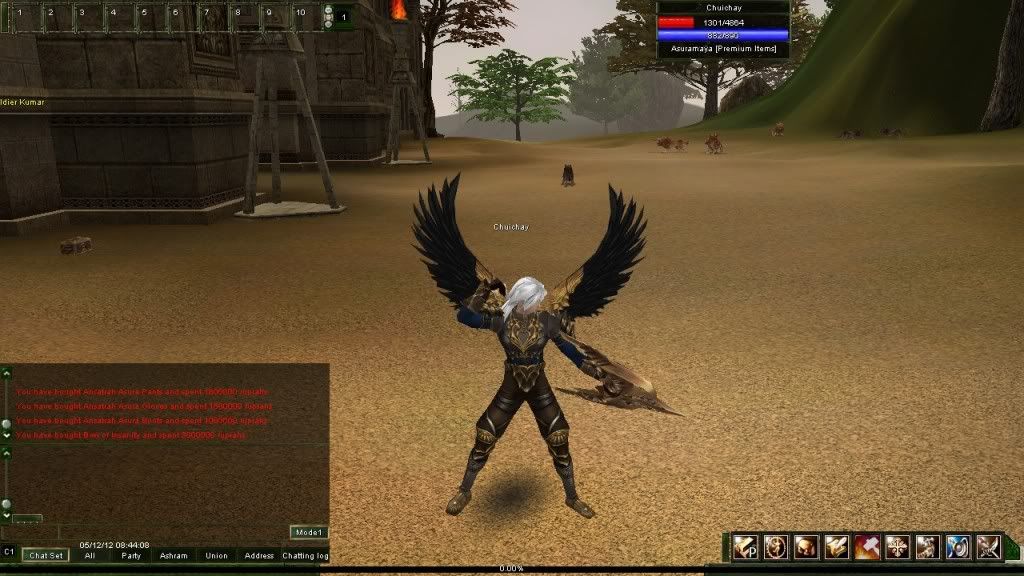
Task: Select the blue shield icon
Action: pos(958,547)
